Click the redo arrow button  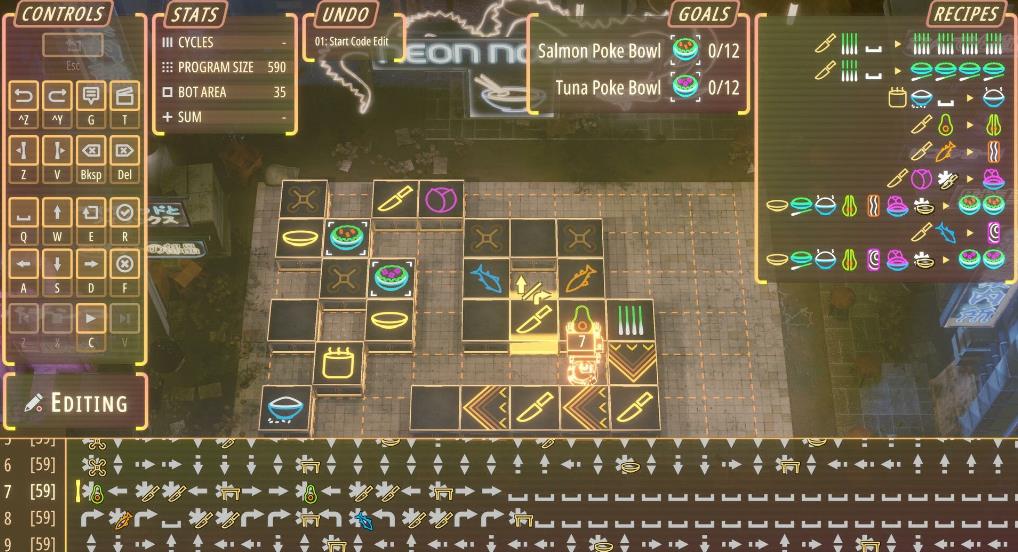(57, 97)
